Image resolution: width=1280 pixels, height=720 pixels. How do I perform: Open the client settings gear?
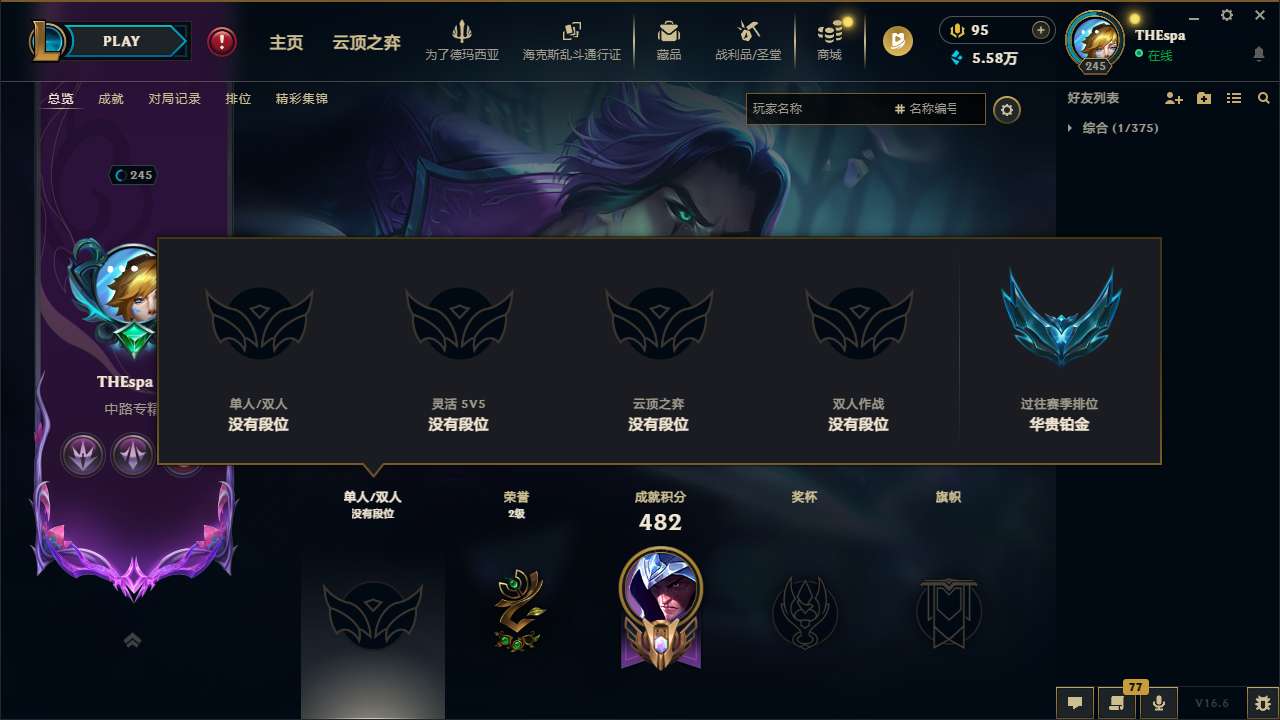(x=1226, y=15)
